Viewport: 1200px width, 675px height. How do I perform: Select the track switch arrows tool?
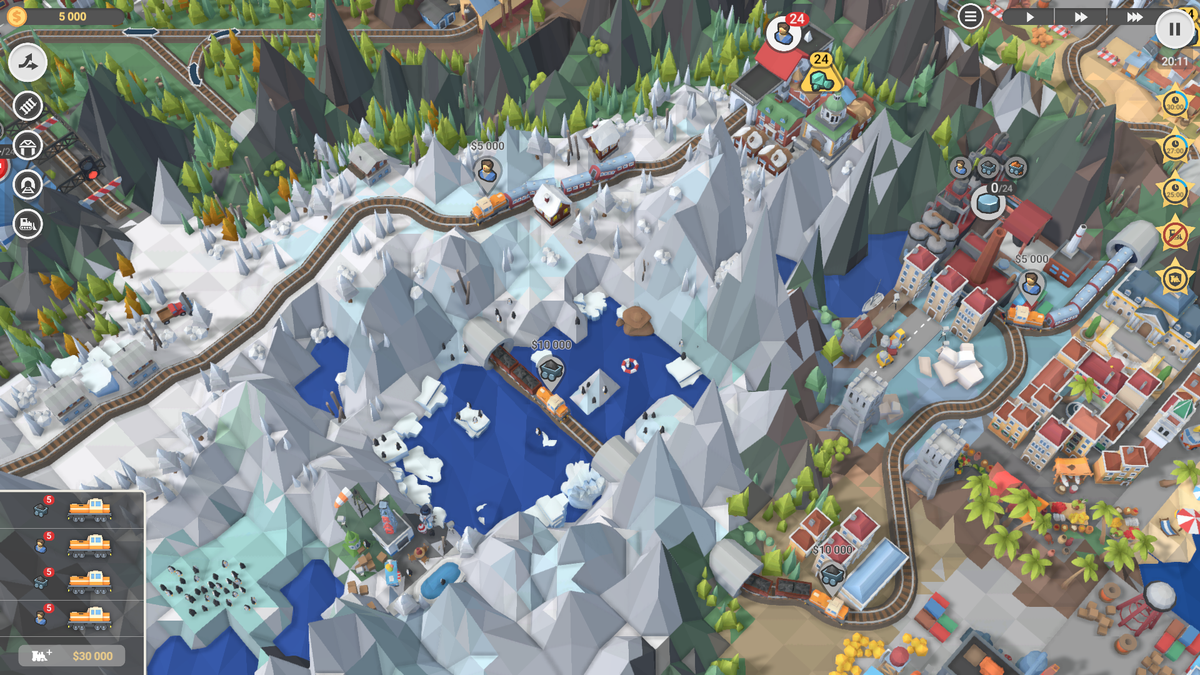coord(28,63)
